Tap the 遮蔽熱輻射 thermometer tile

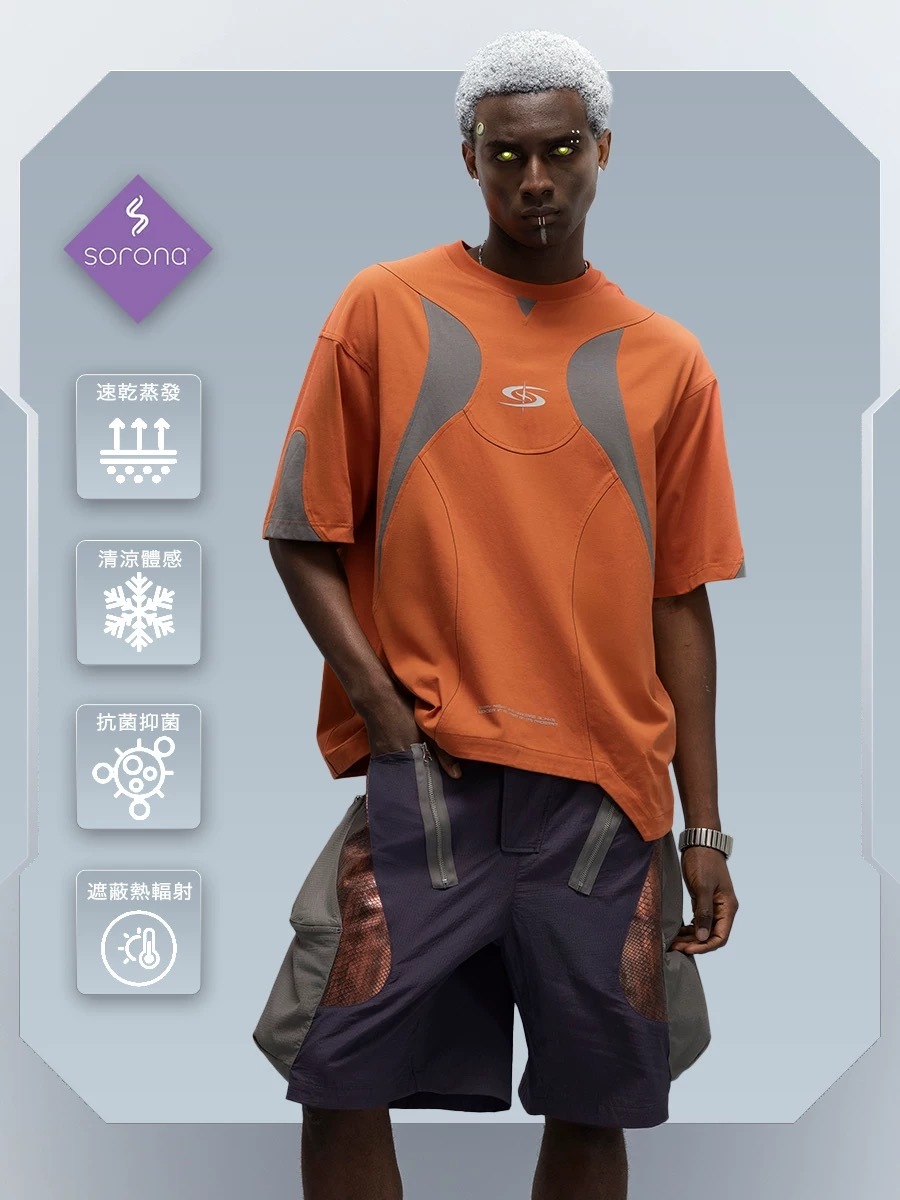point(138,932)
